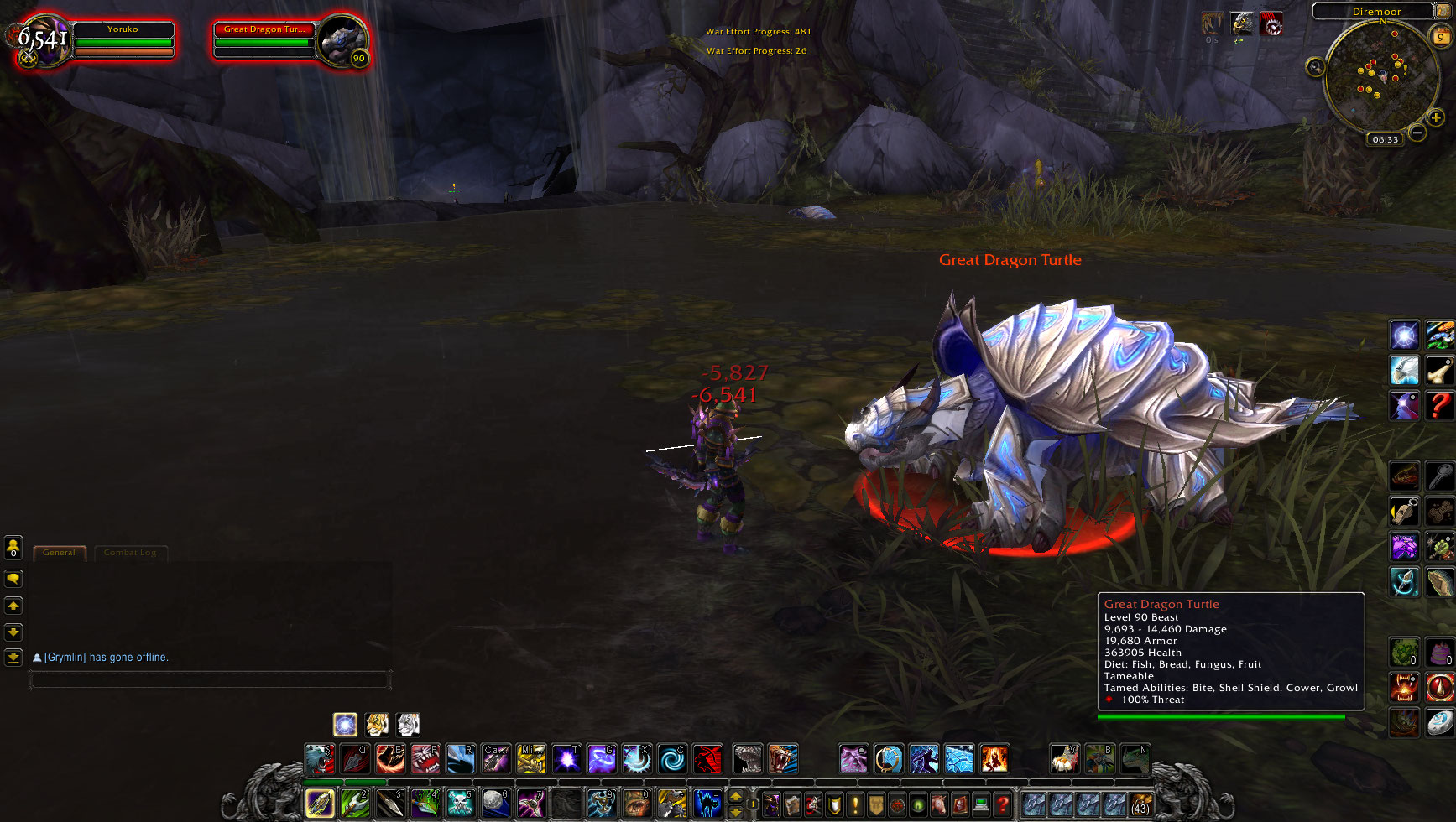
Task: Open the backpack slot showing 43
Action: point(1140,804)
